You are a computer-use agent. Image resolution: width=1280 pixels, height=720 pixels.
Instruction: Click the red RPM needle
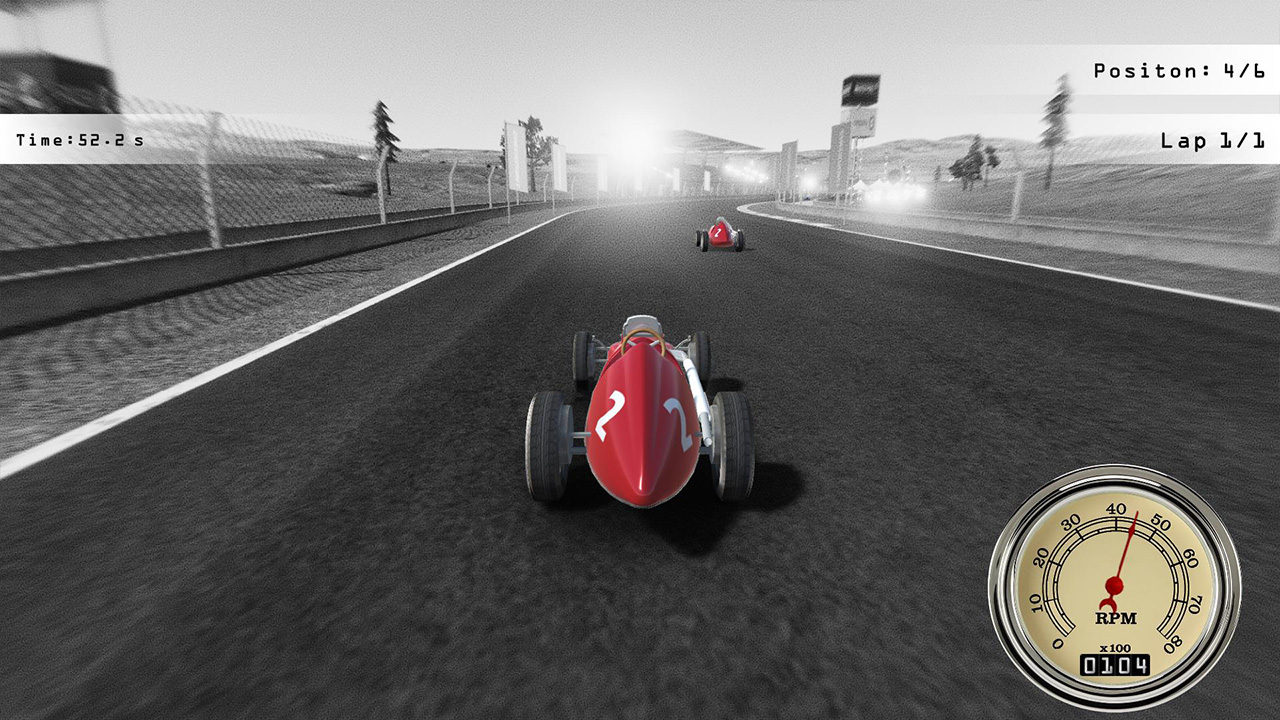point(1125,550)
